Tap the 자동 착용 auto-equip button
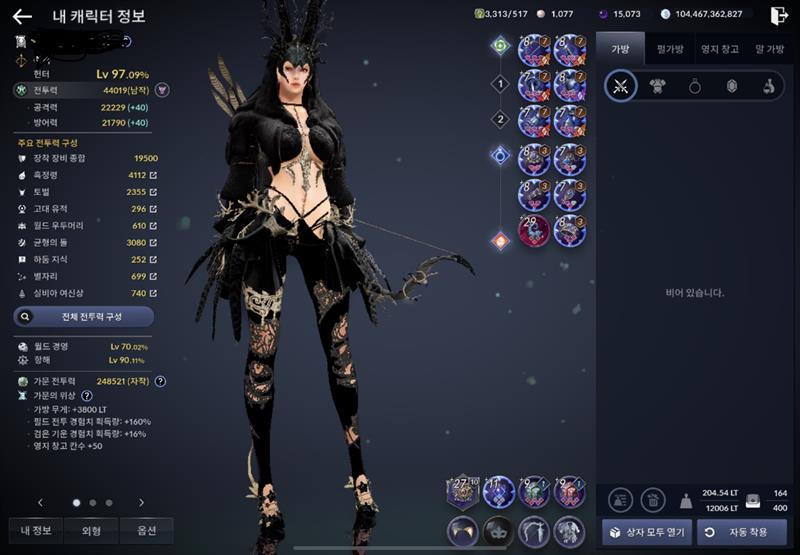The height and width of the screenshot is (555, 800). pyautogui.click(x=740, y=531)
